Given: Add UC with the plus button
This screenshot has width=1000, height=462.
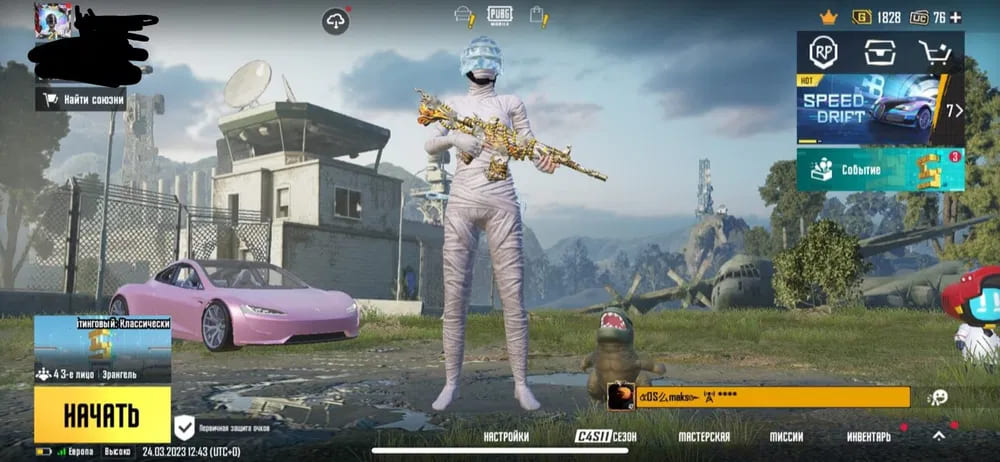Looking at the screenshot, I should coord(956,17).
